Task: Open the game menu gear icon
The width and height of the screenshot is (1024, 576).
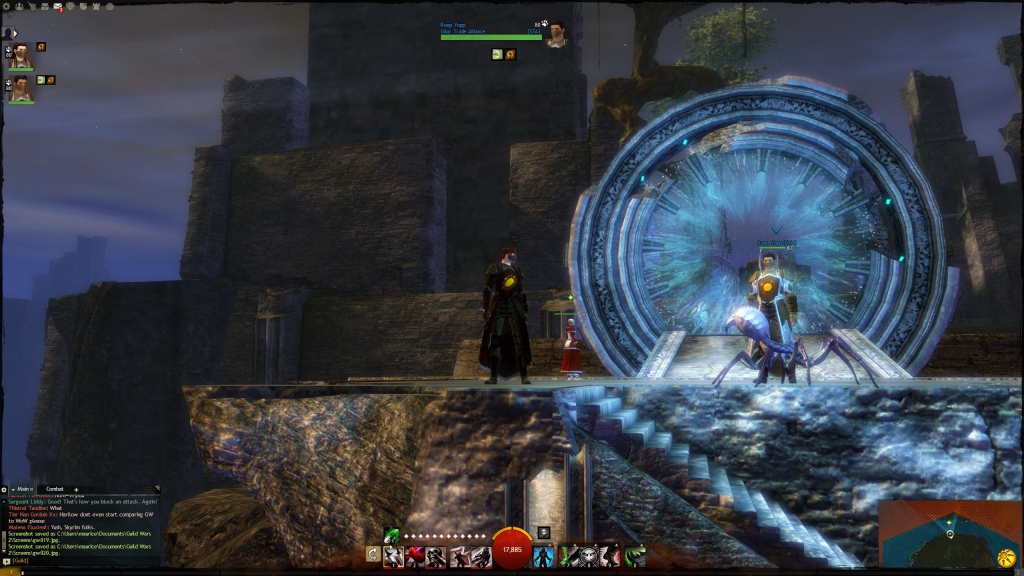Action: pyautogui.click(x=7, y=8)
